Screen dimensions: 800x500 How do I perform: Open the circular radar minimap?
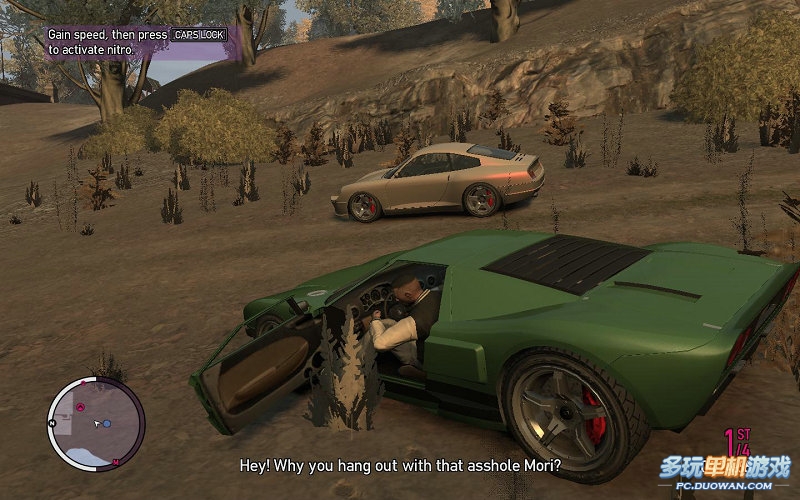[96, 424]
